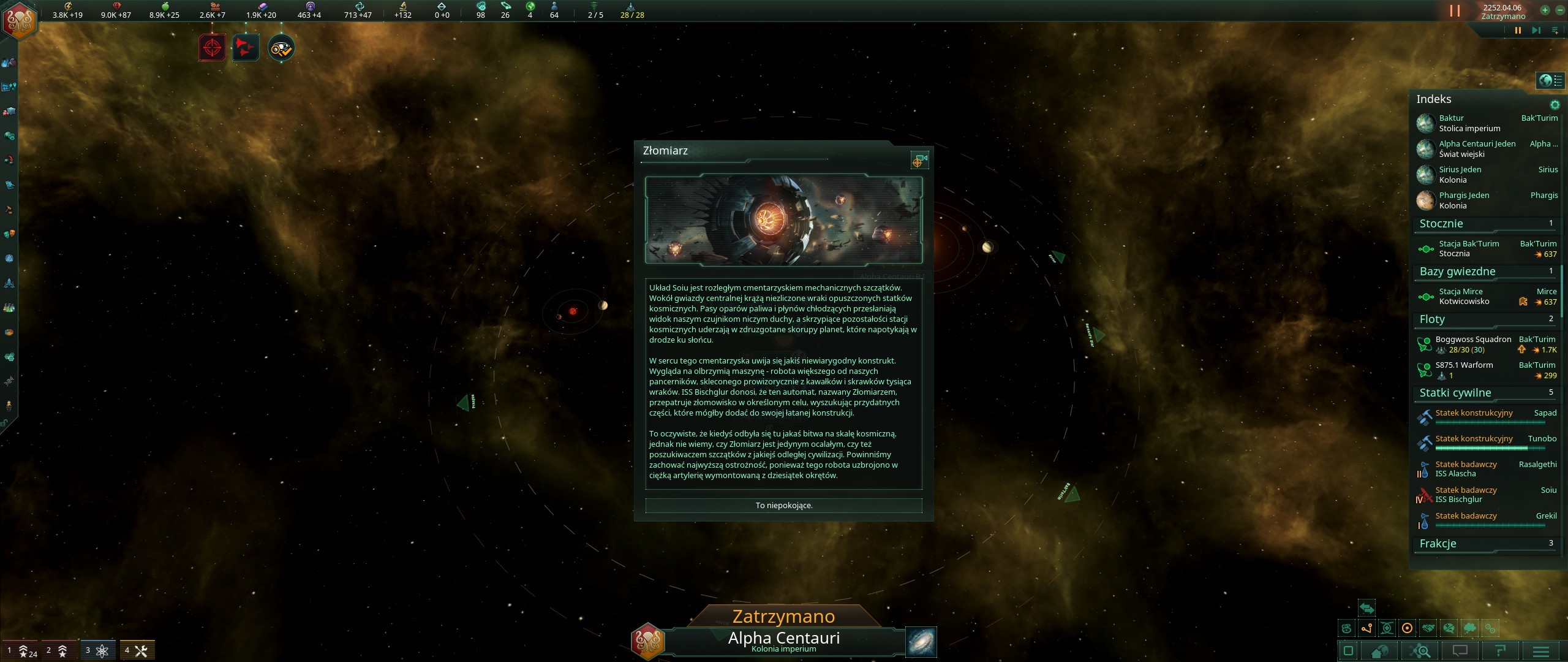Select the Government icon in the left sidebar

click(x=10, y=258)
